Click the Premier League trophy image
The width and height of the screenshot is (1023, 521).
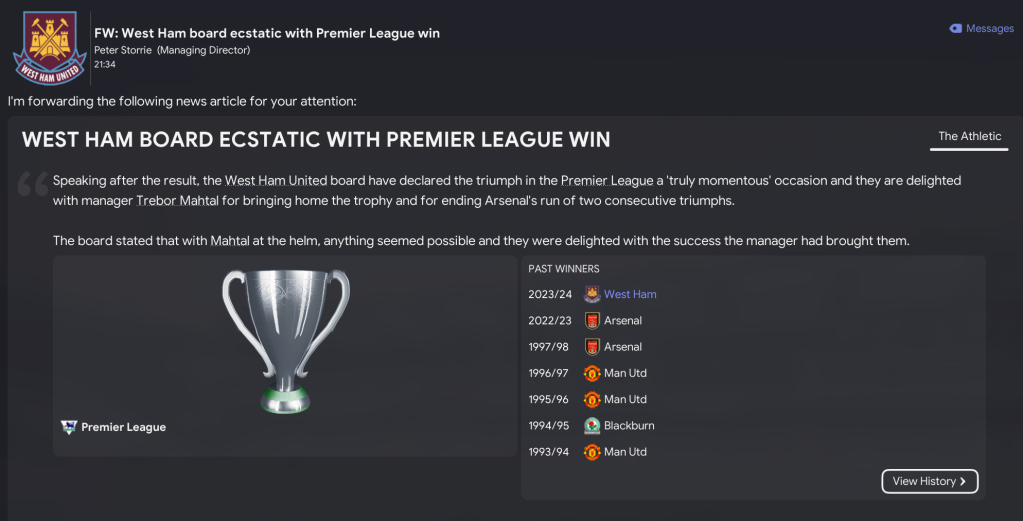point(285,338)
